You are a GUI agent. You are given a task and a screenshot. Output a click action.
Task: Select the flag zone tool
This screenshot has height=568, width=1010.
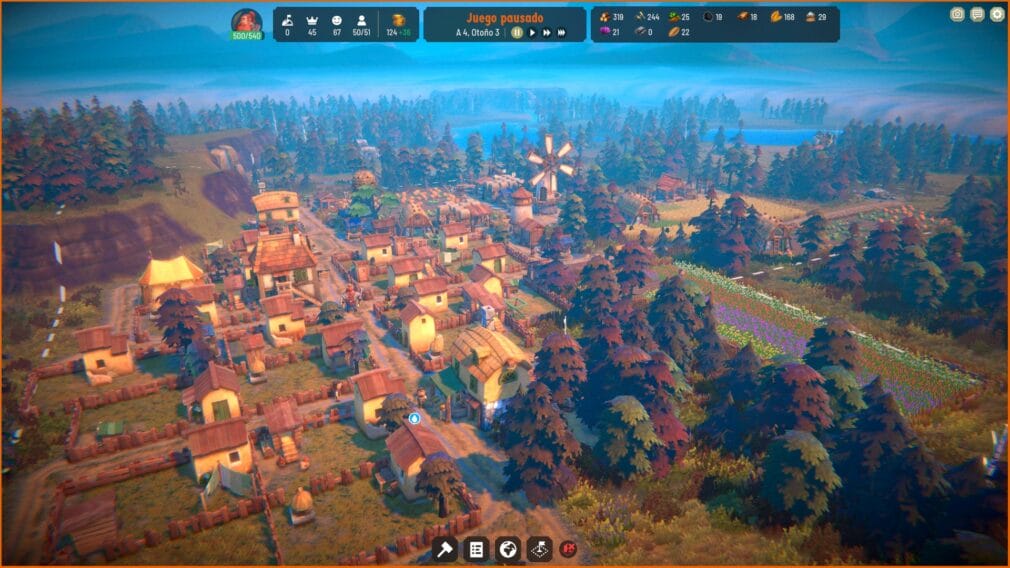tap(538, 548)
